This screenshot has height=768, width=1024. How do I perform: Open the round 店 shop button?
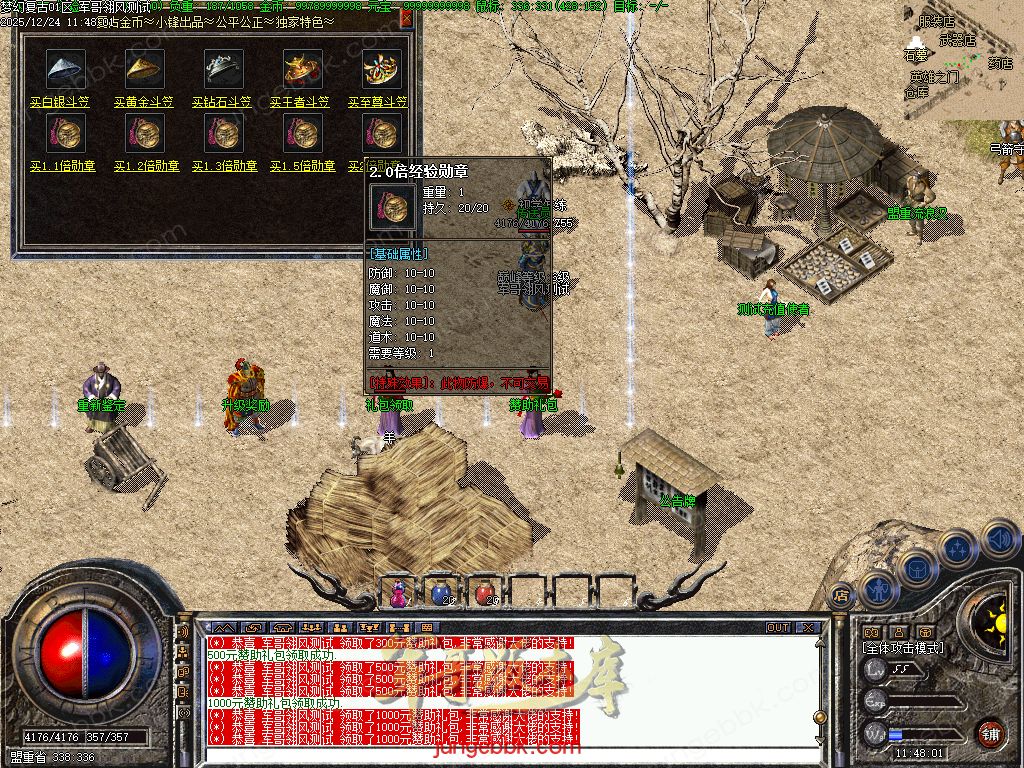click(842, 593)
